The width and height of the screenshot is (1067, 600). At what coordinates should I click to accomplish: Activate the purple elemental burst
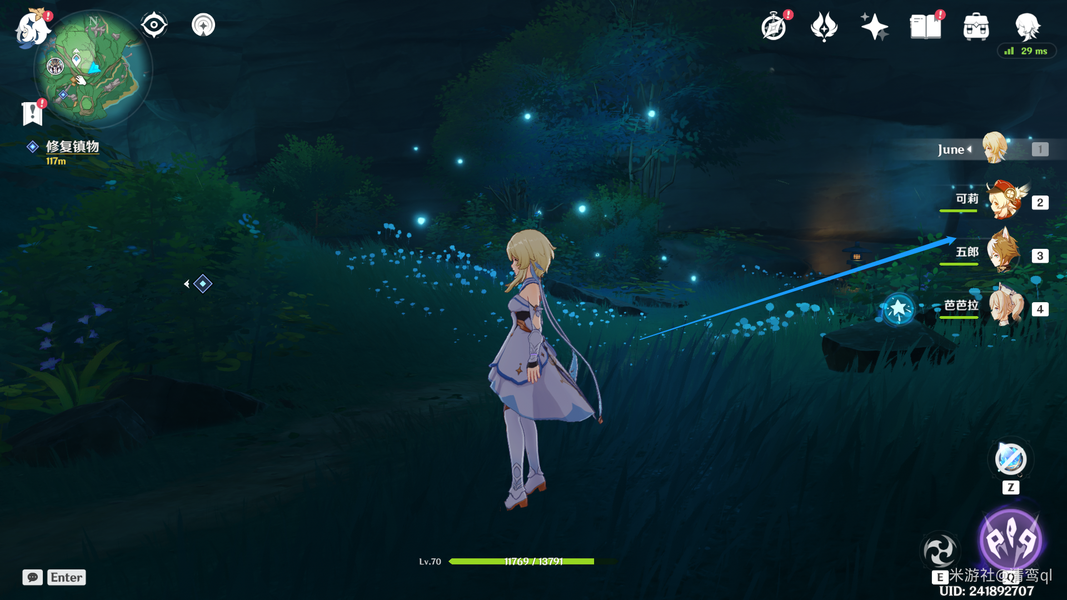pos(1011,540)
